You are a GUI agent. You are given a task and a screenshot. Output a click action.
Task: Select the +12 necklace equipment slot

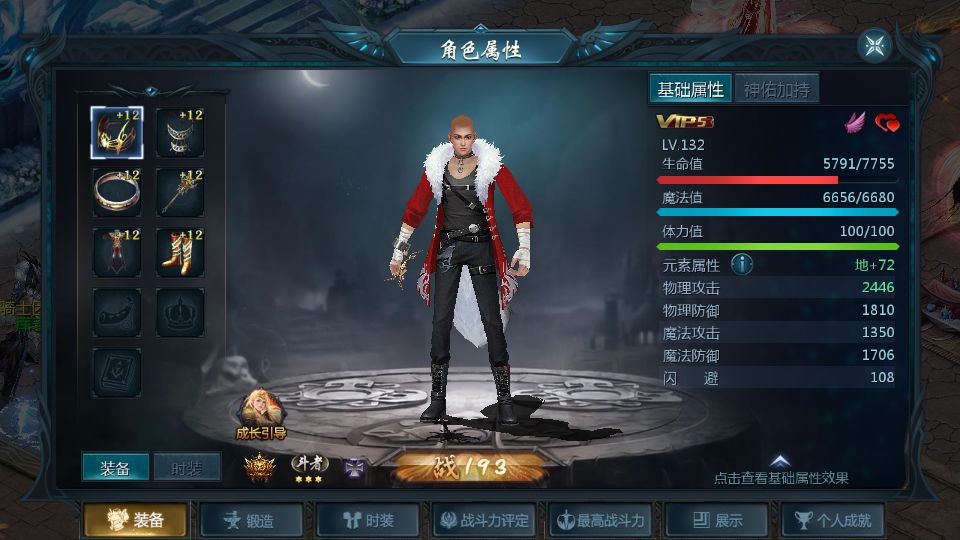tap(180, 132)
